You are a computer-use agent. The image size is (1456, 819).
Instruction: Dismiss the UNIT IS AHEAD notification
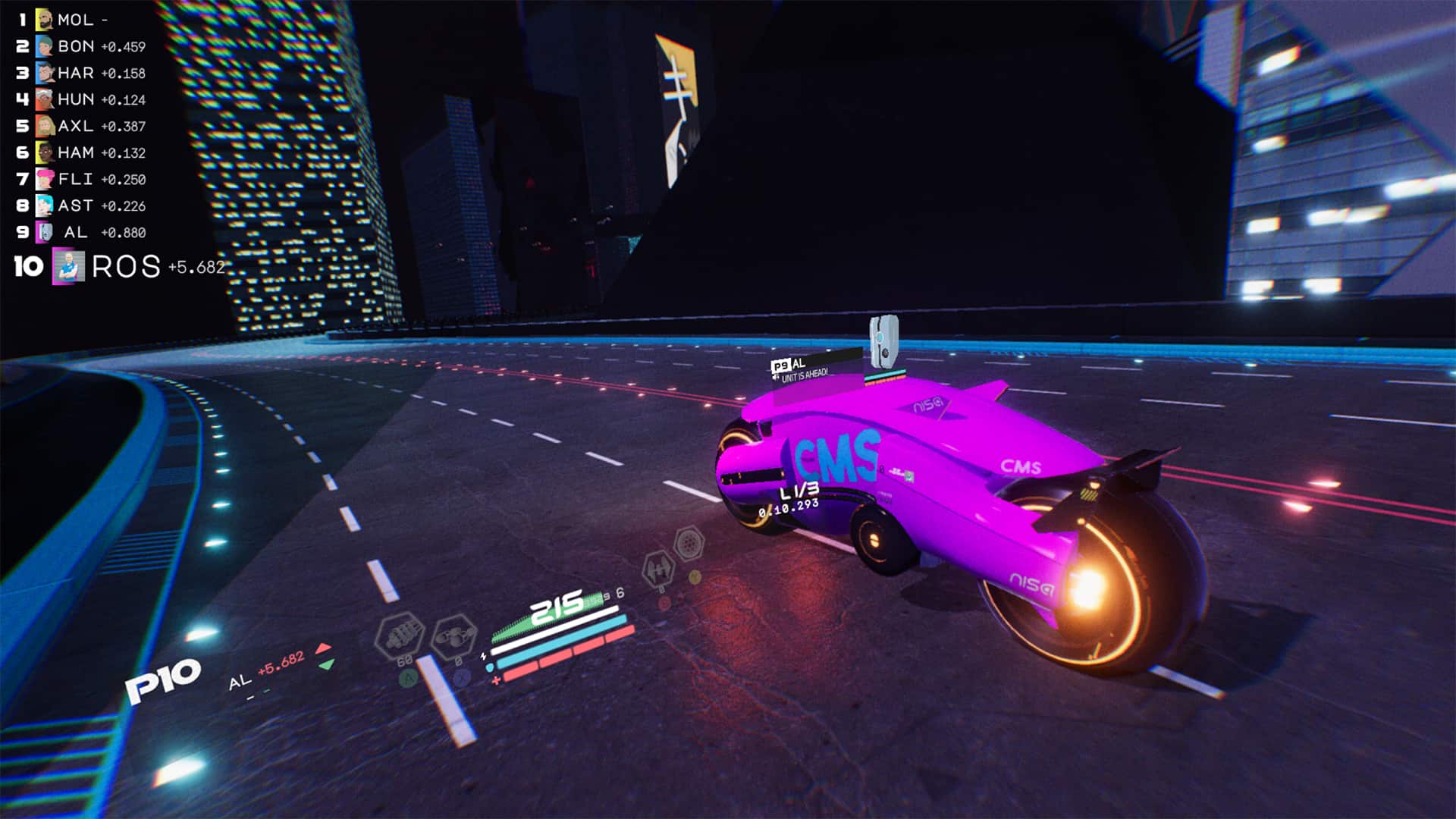[x=801, y=373]
